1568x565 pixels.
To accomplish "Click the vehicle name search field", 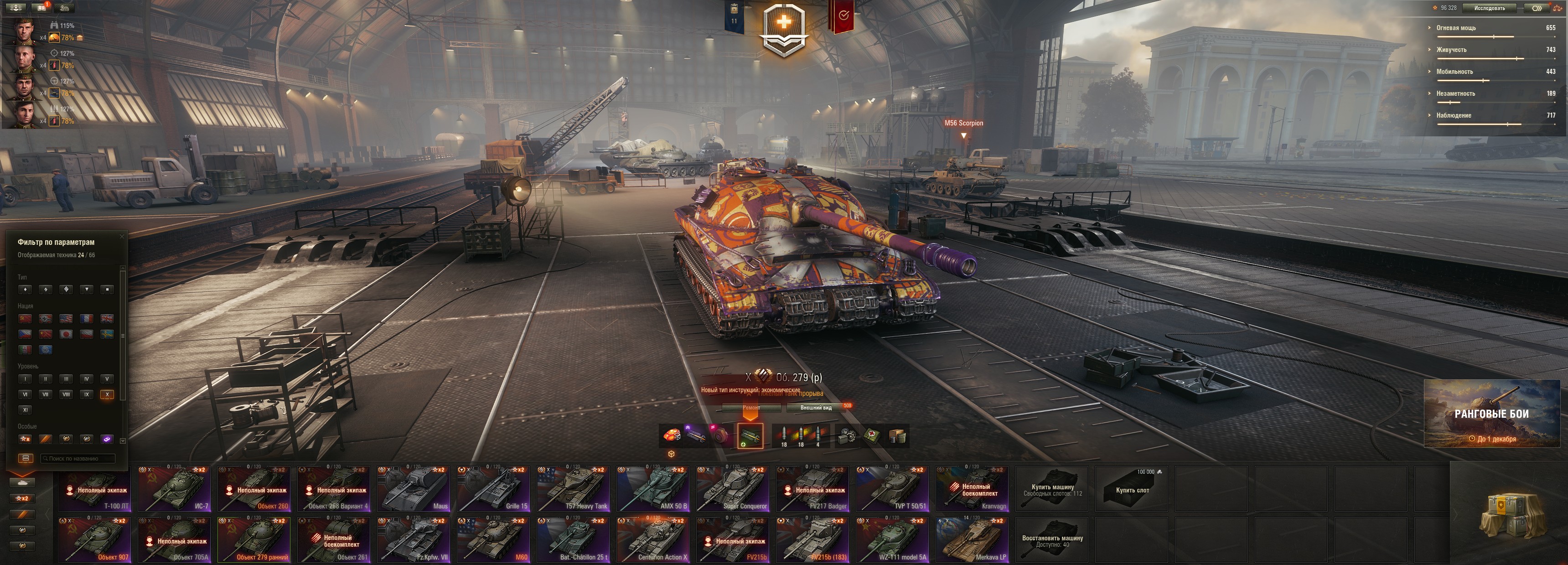I will 78,458.
